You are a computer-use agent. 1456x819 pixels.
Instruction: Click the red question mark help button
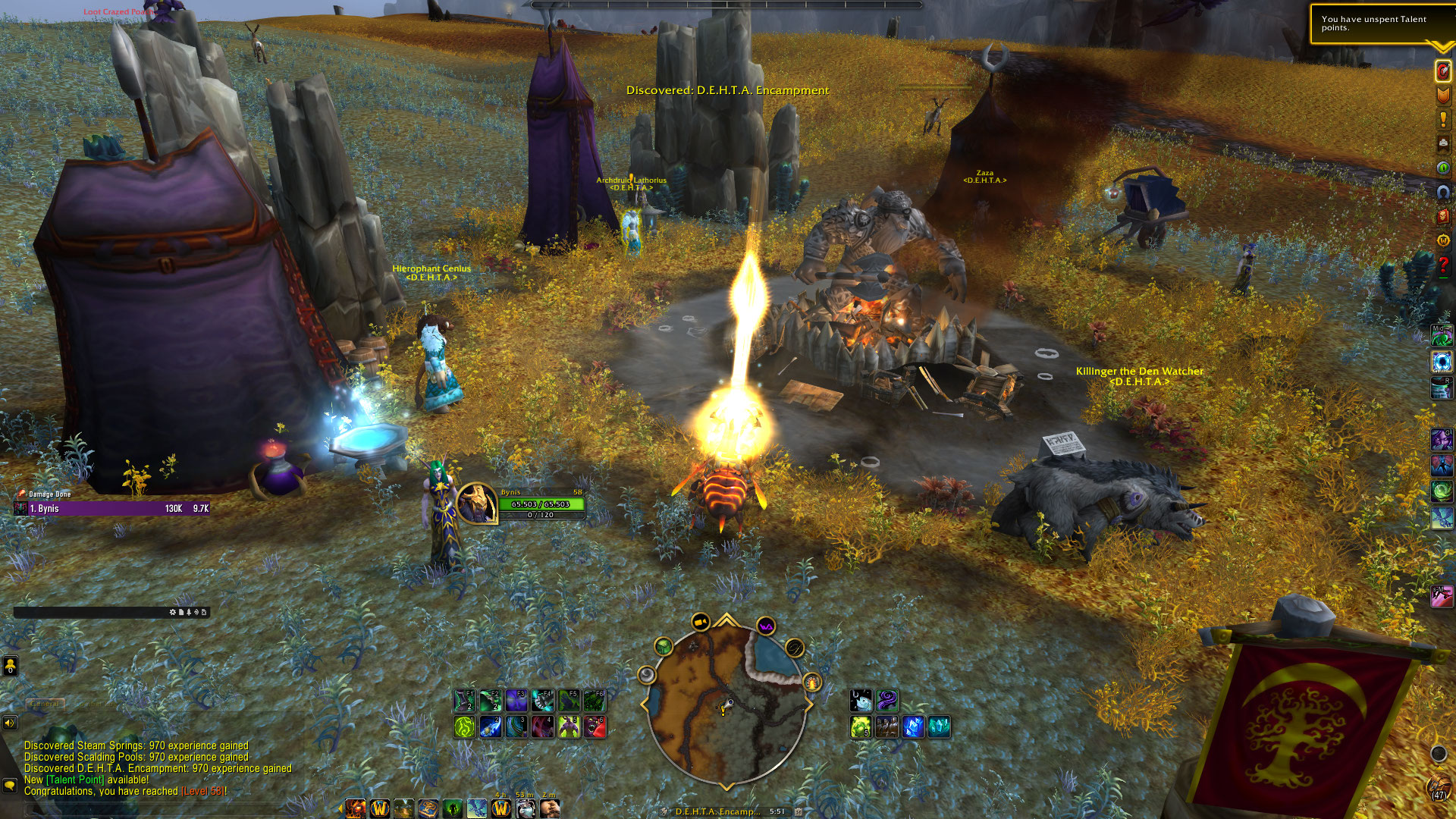(x=1442, y=265)
